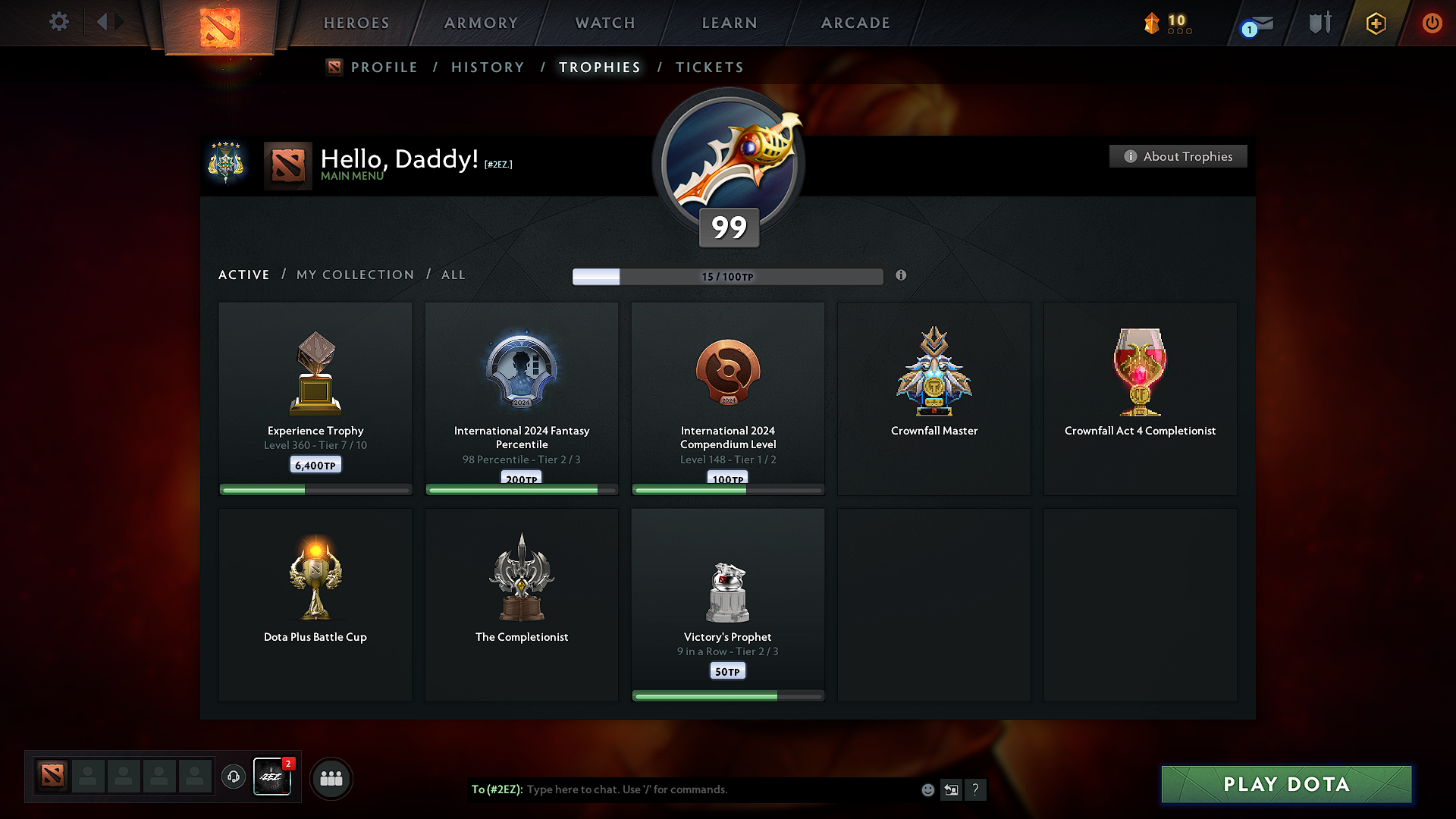Open Dota Plus via the gold plus hexagon
Screen dimensions: 1456x819
(x=1375, y=23)
